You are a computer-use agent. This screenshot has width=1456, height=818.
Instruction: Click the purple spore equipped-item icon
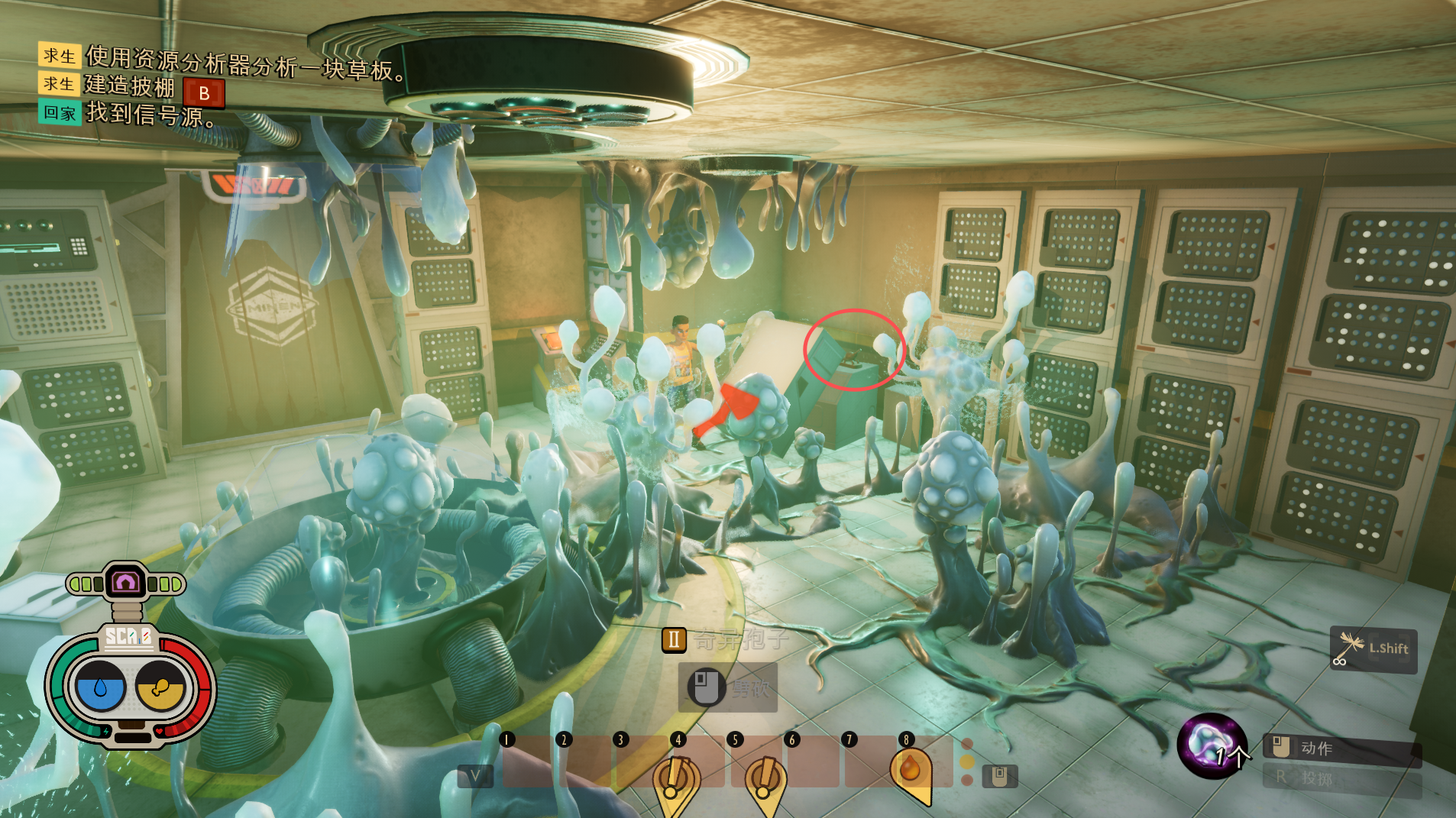click(x=1211, y=745)
